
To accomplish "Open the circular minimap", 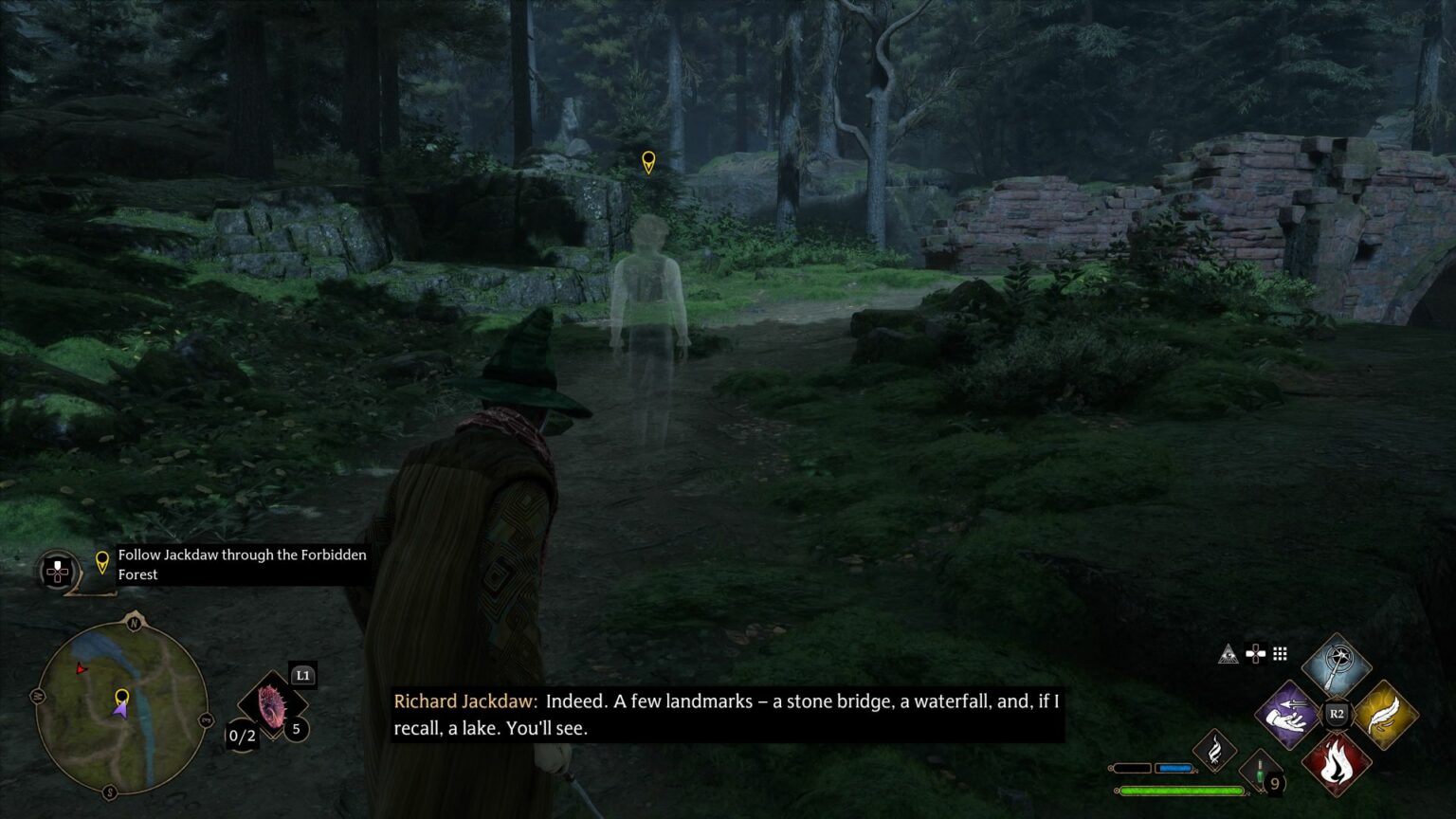I will pyautogui.click(x=121, y=708).
